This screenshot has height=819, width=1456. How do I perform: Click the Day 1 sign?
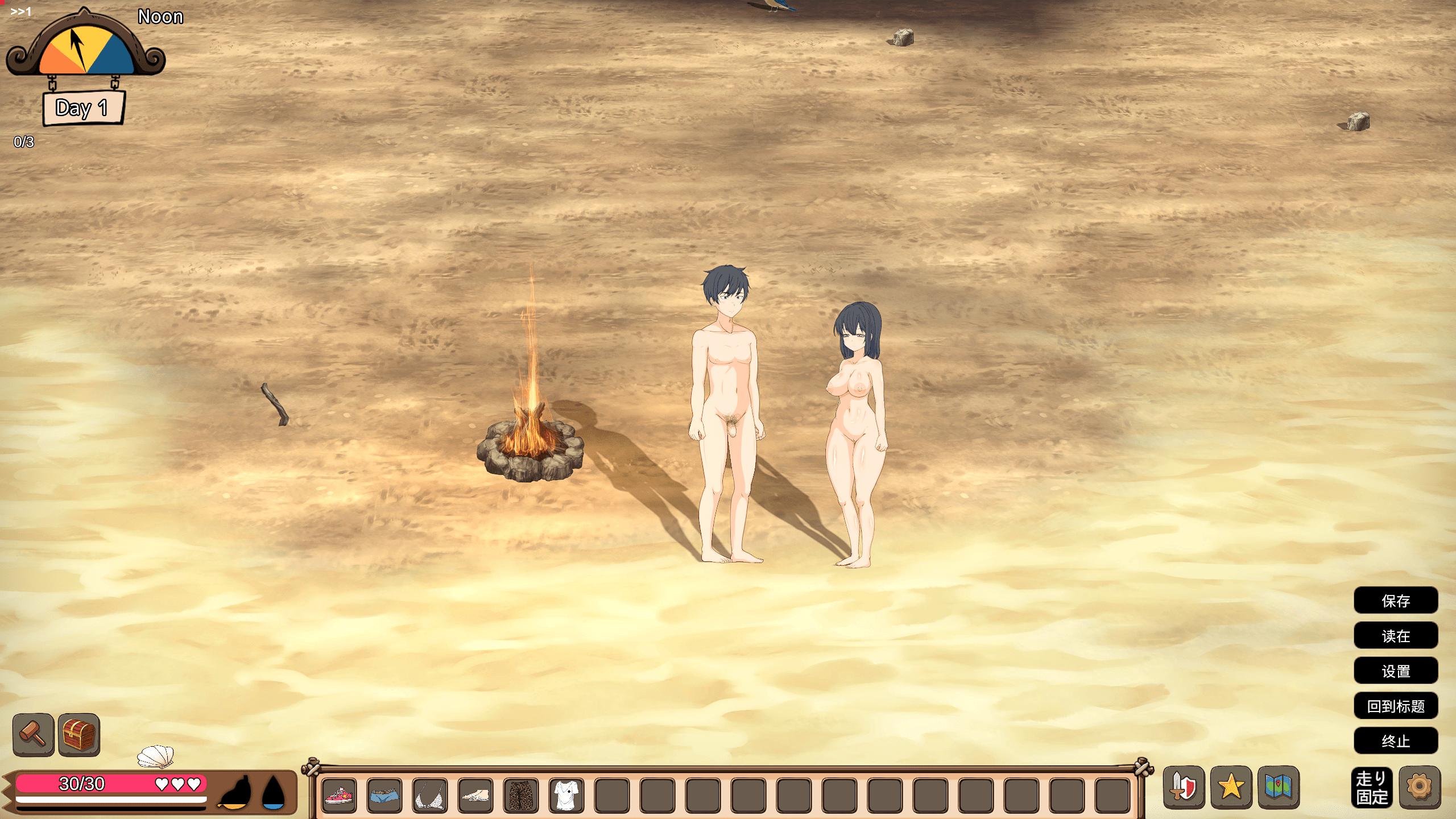83,108
